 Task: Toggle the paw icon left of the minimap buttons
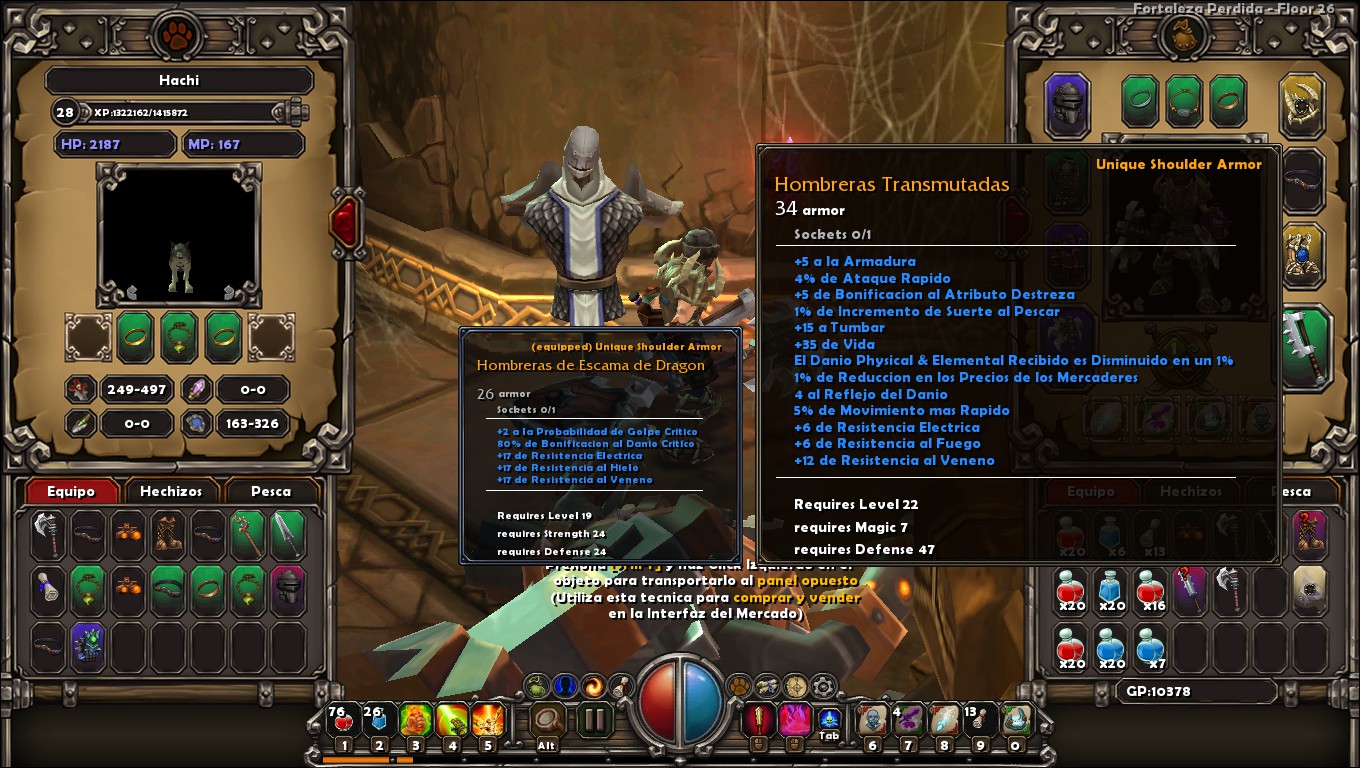(x=741, y=687)
